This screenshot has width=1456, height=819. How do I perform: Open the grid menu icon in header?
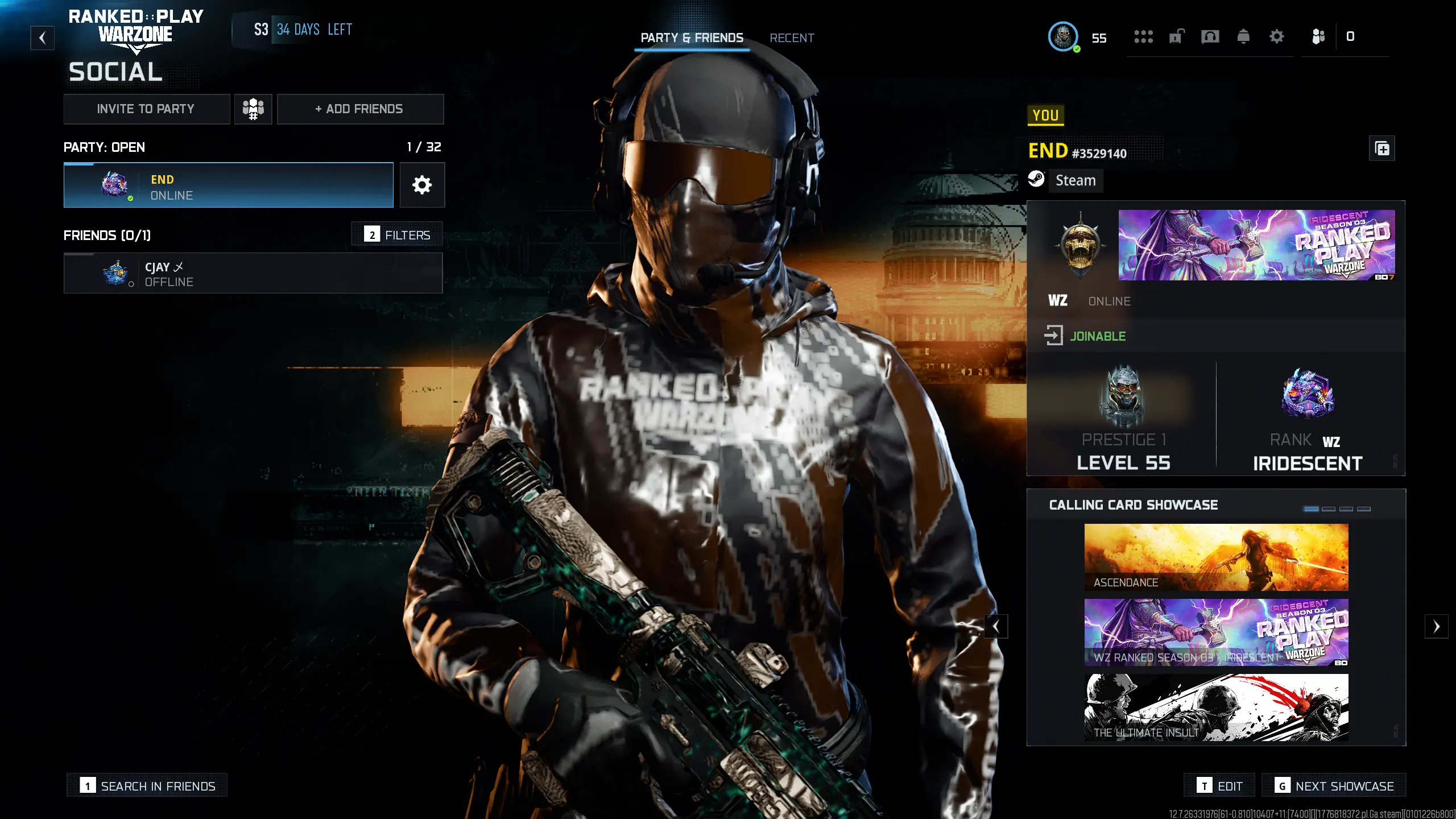click(1143, 37)
